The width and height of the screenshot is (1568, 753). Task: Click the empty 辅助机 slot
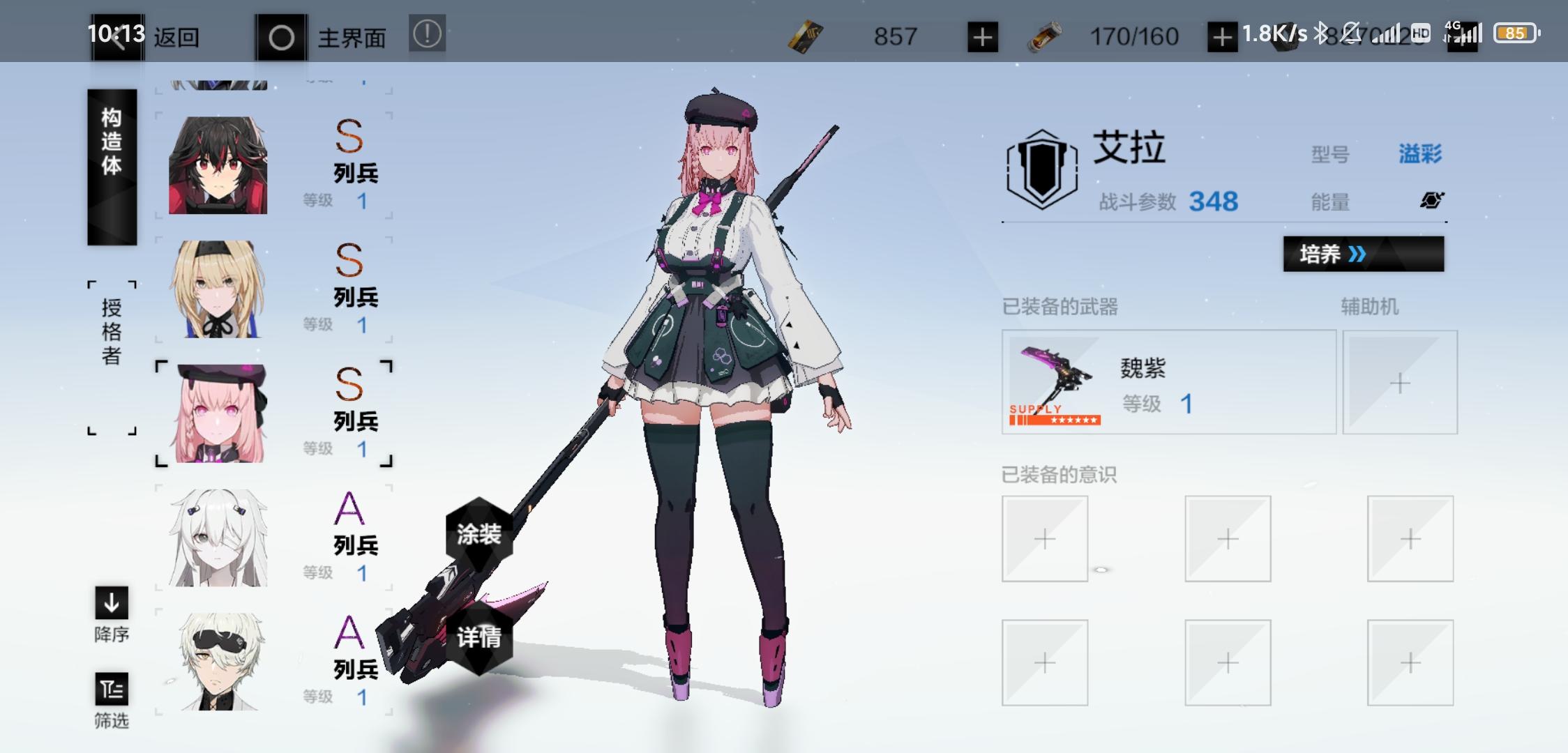coord(1401,383)
